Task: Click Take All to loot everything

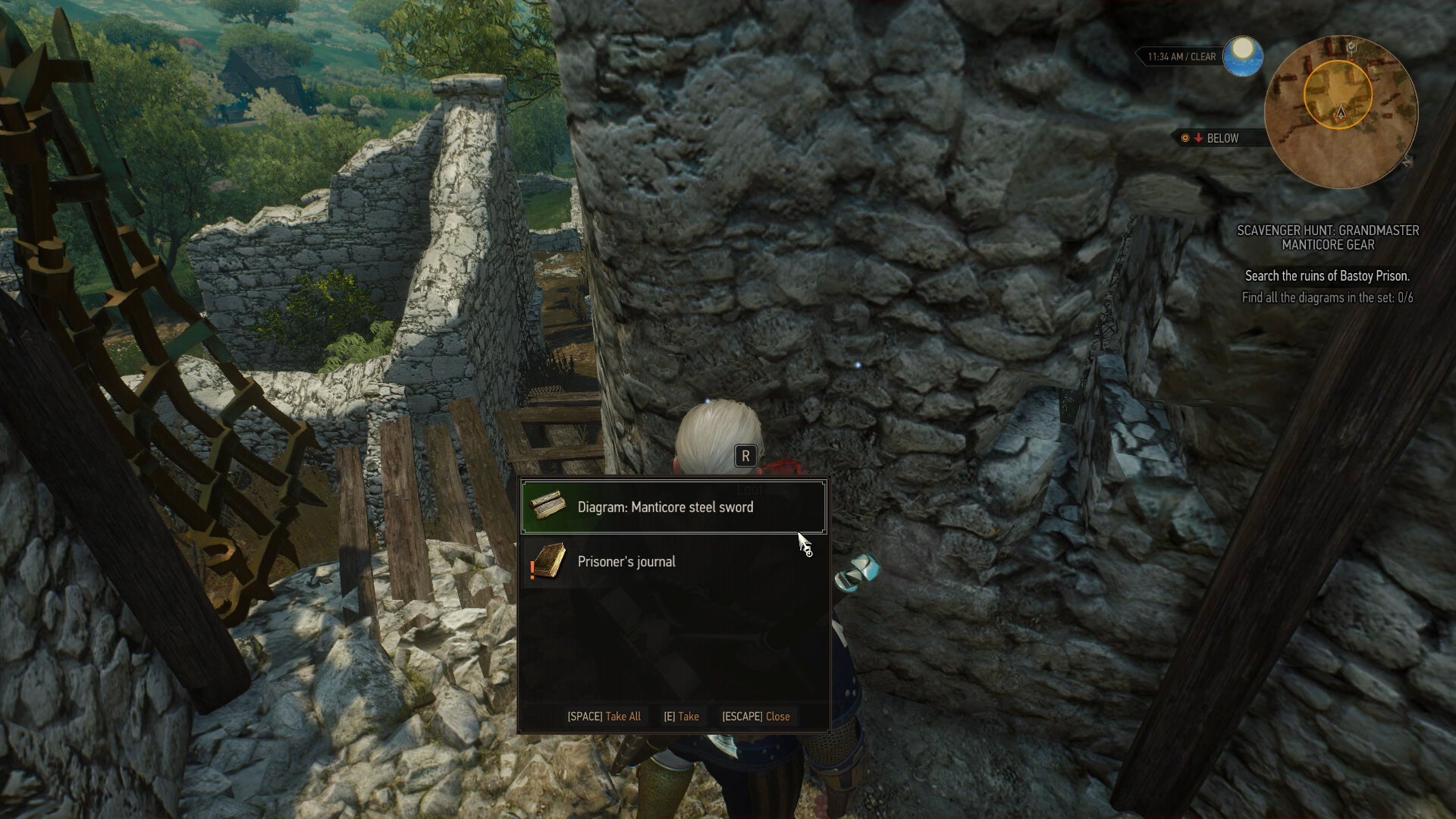Action: coord(604,716)
